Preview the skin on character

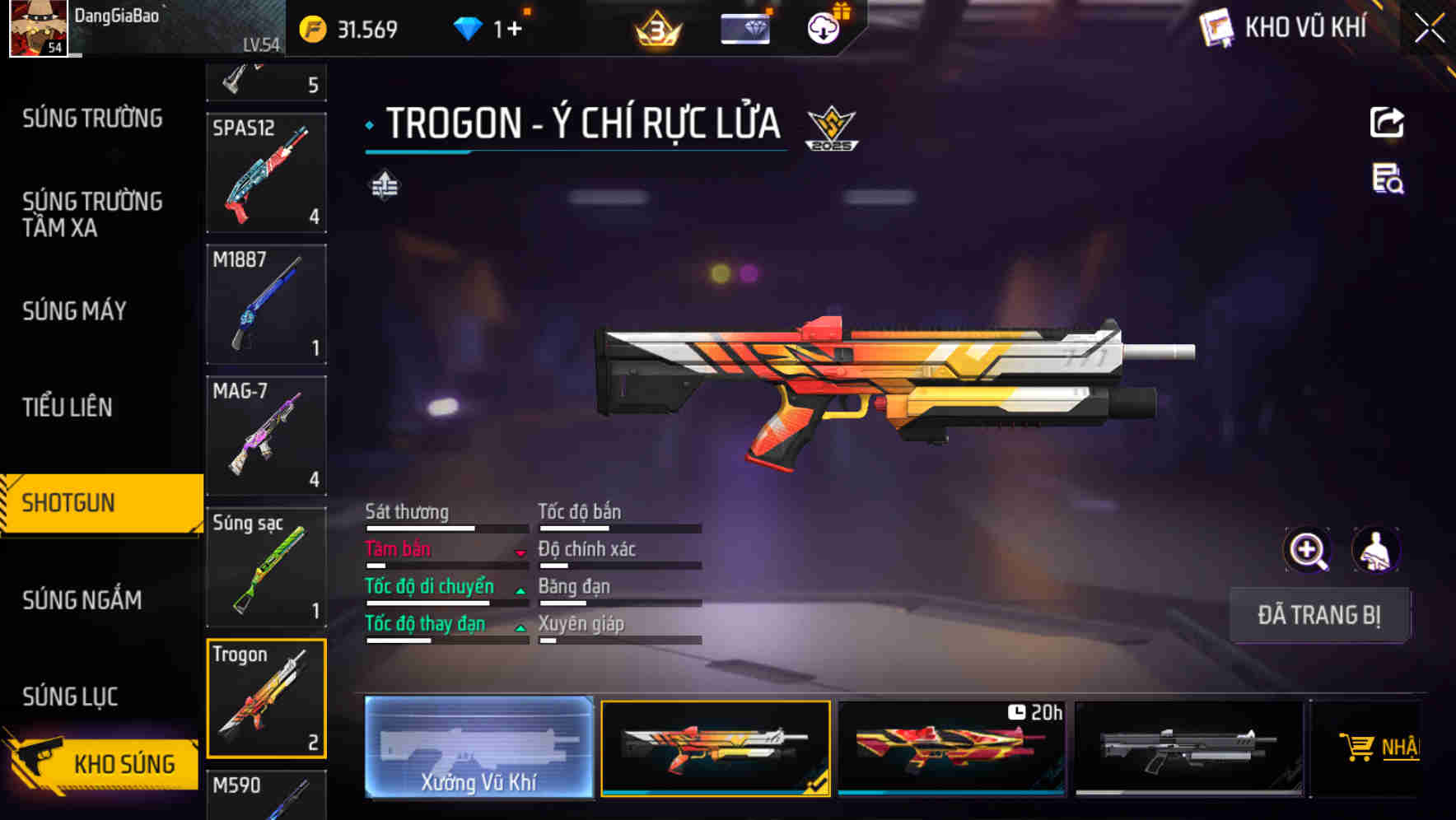pos(1375,550)
